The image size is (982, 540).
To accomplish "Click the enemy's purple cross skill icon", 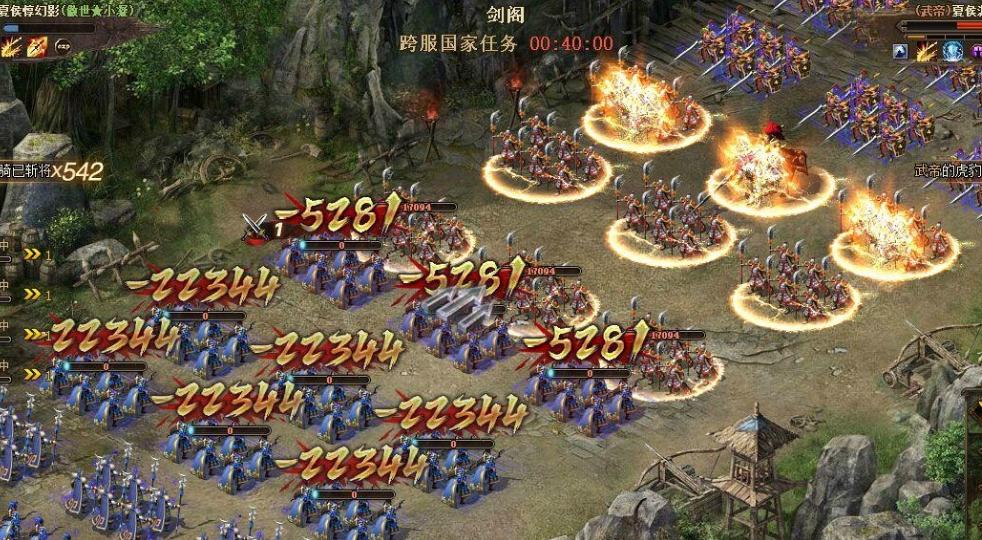I will click(975, 52).
